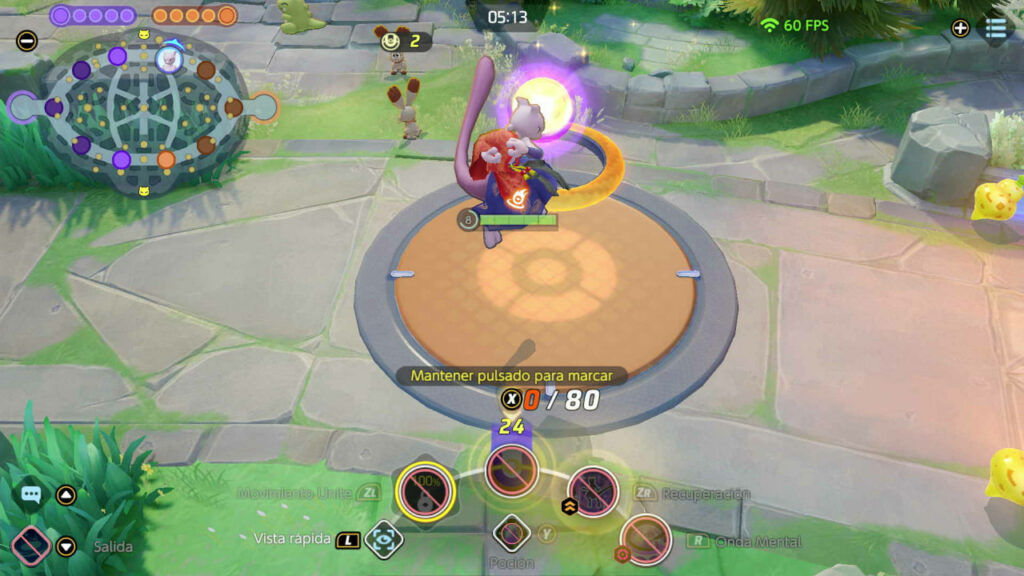Image resolution: width=1024 pixels, height=576 pixels.
Task: Click the plus button beside the menu
Action: coord(960,28)
